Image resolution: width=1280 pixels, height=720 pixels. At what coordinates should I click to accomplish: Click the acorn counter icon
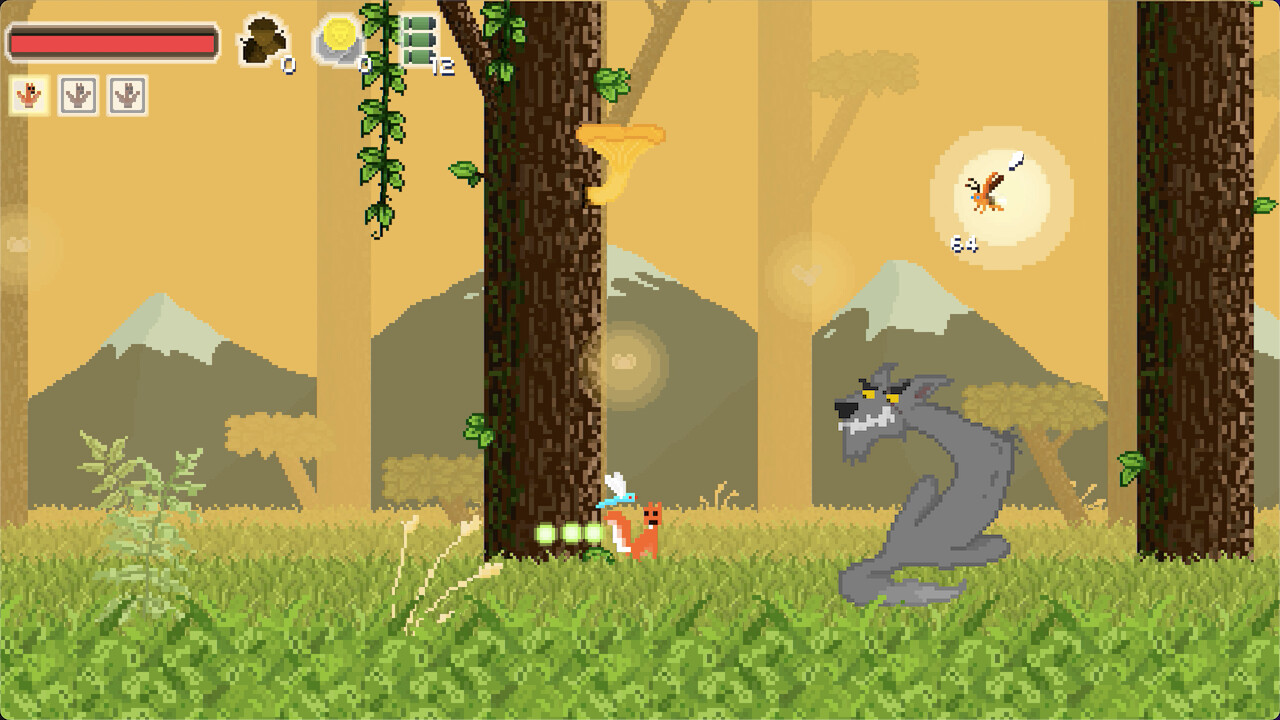pos(262,38)
